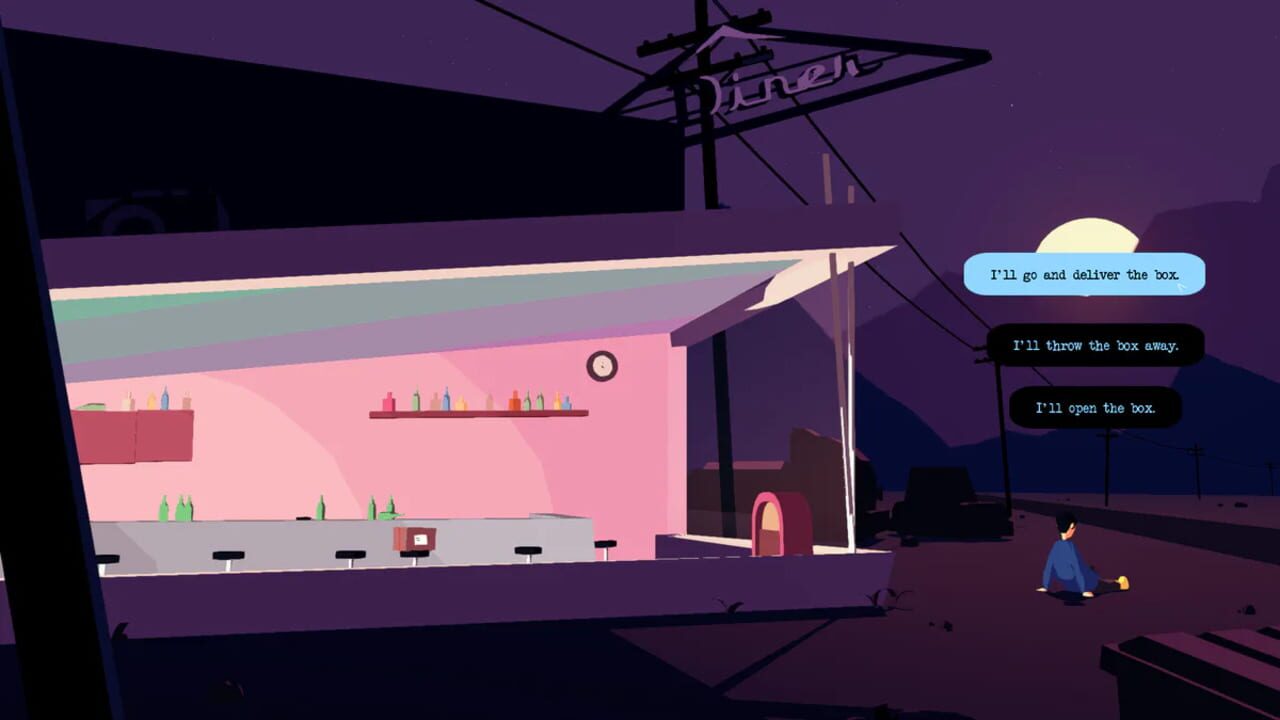Select the dialogue option "I'll go and deliver the box."

point(1083,275)
